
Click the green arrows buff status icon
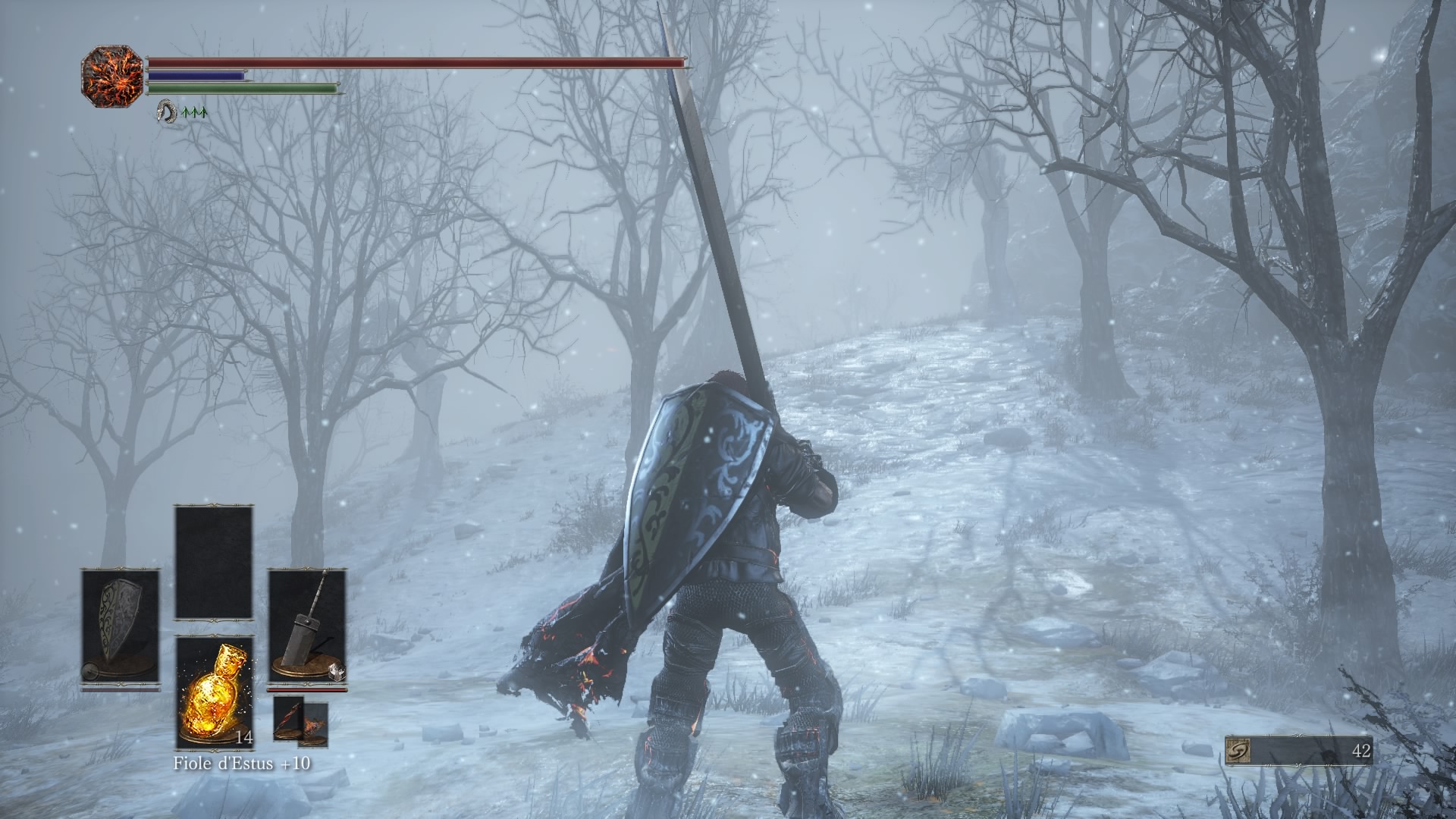195,113
